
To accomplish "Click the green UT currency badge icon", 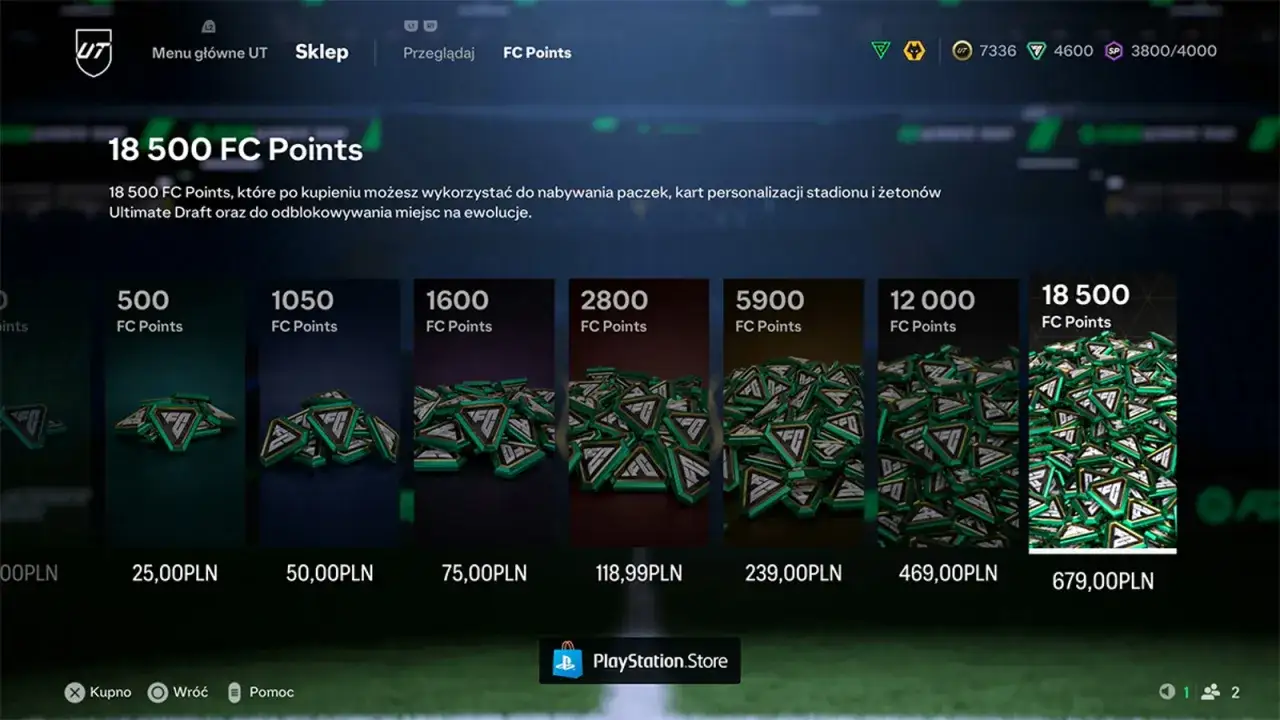I will [x=879, y=50].
